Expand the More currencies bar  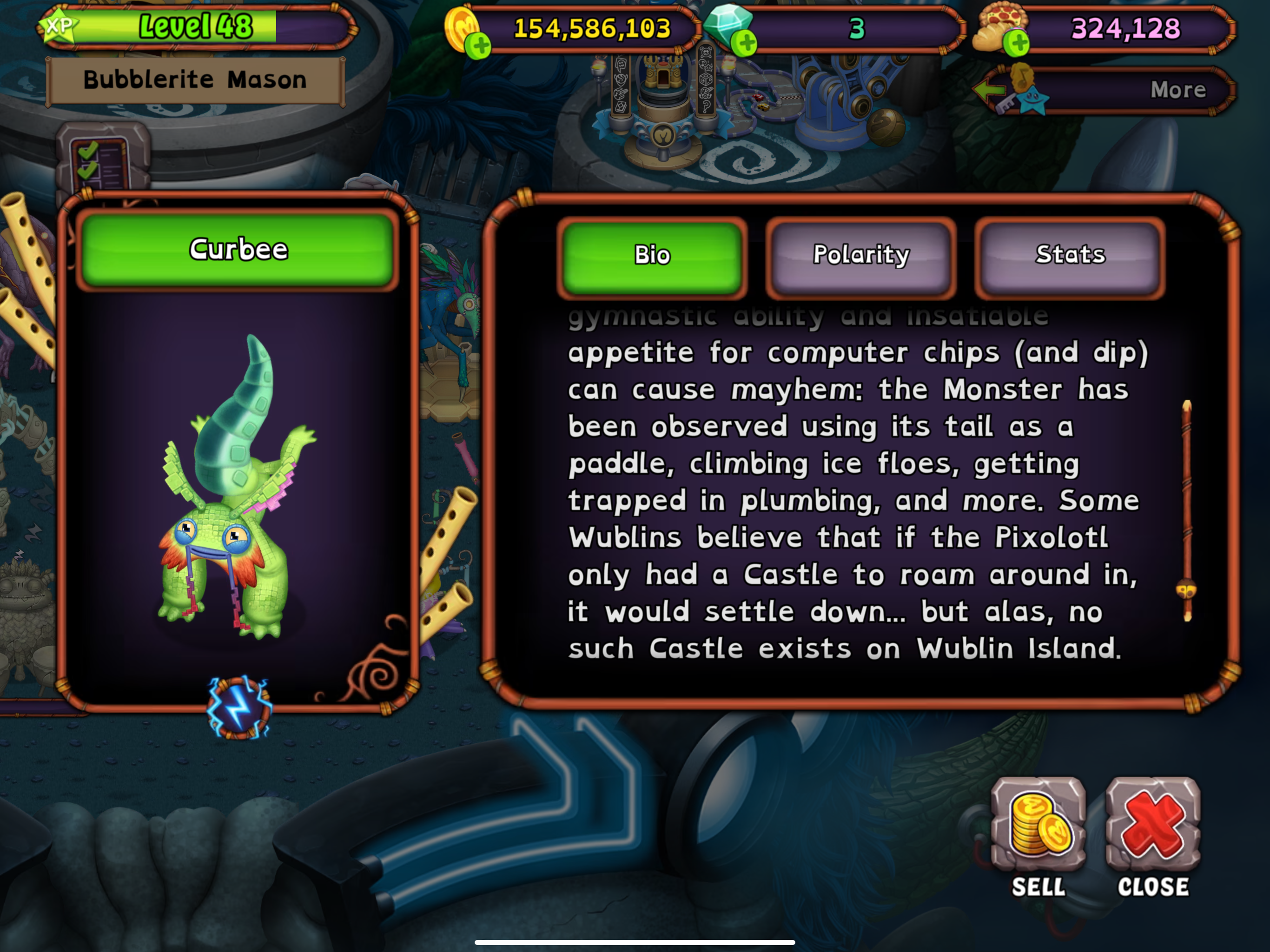pos(1108,90)
